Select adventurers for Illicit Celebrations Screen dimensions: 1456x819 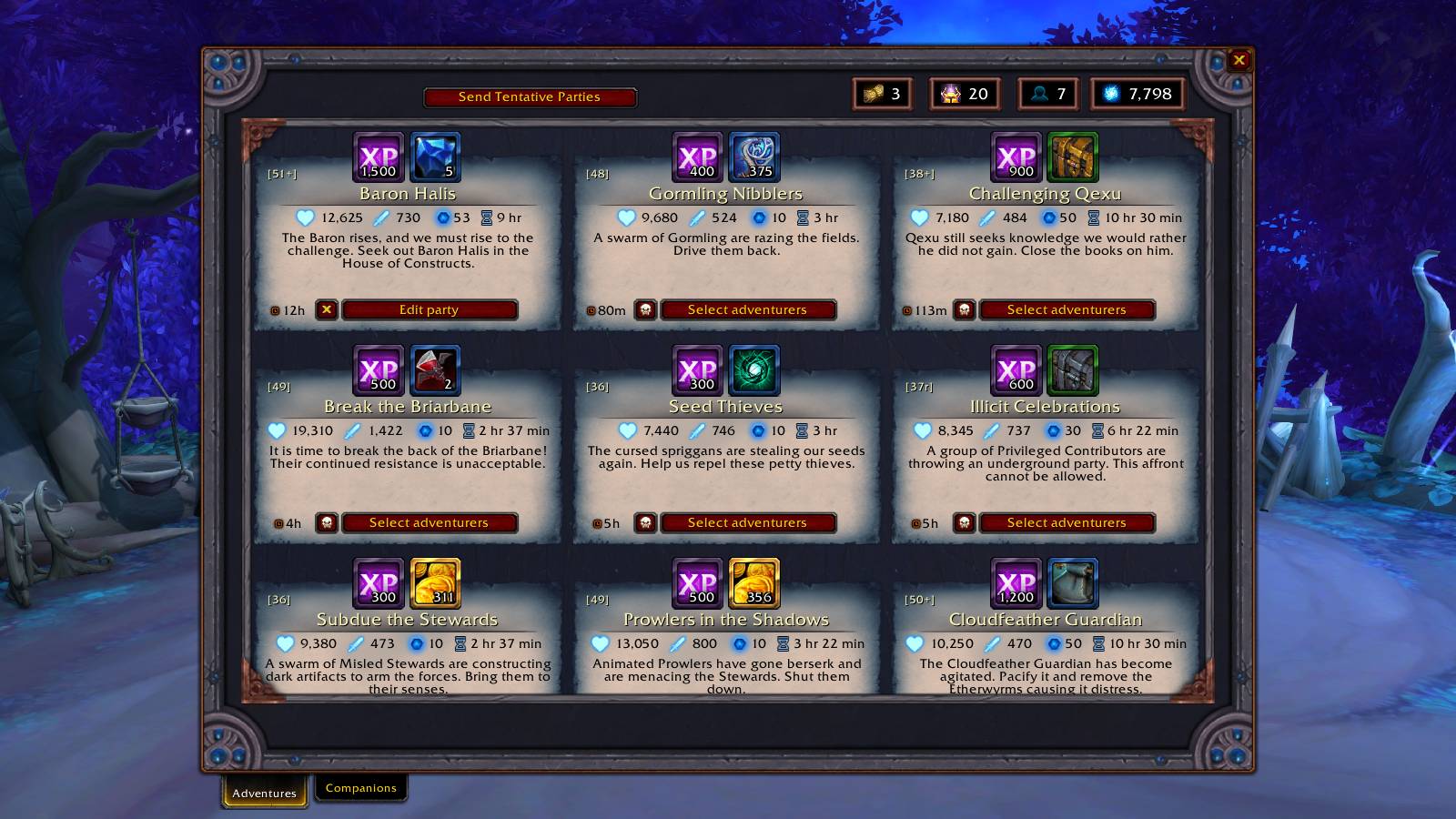[x=1067, y=523]
